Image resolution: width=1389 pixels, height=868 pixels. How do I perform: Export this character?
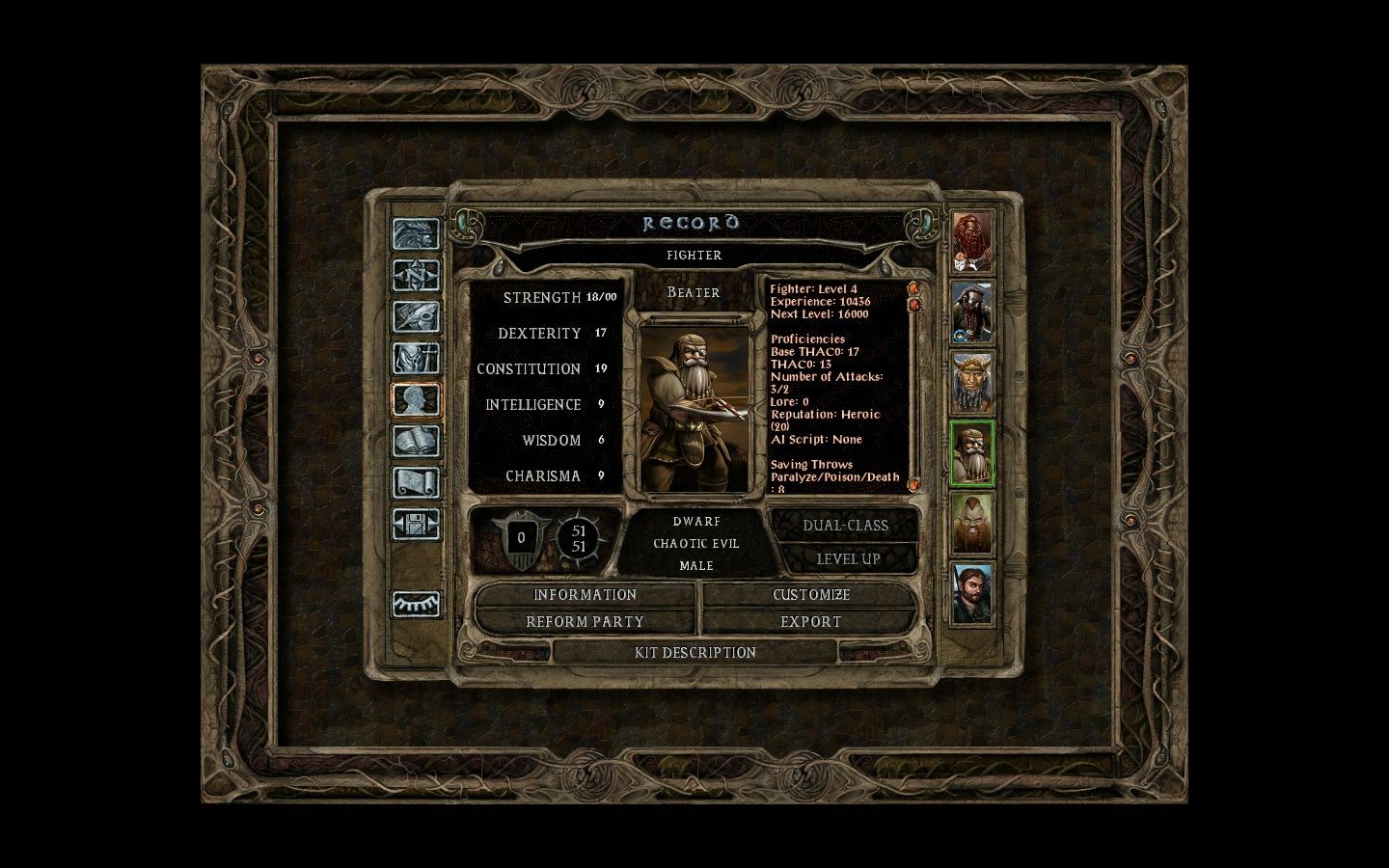810,622
